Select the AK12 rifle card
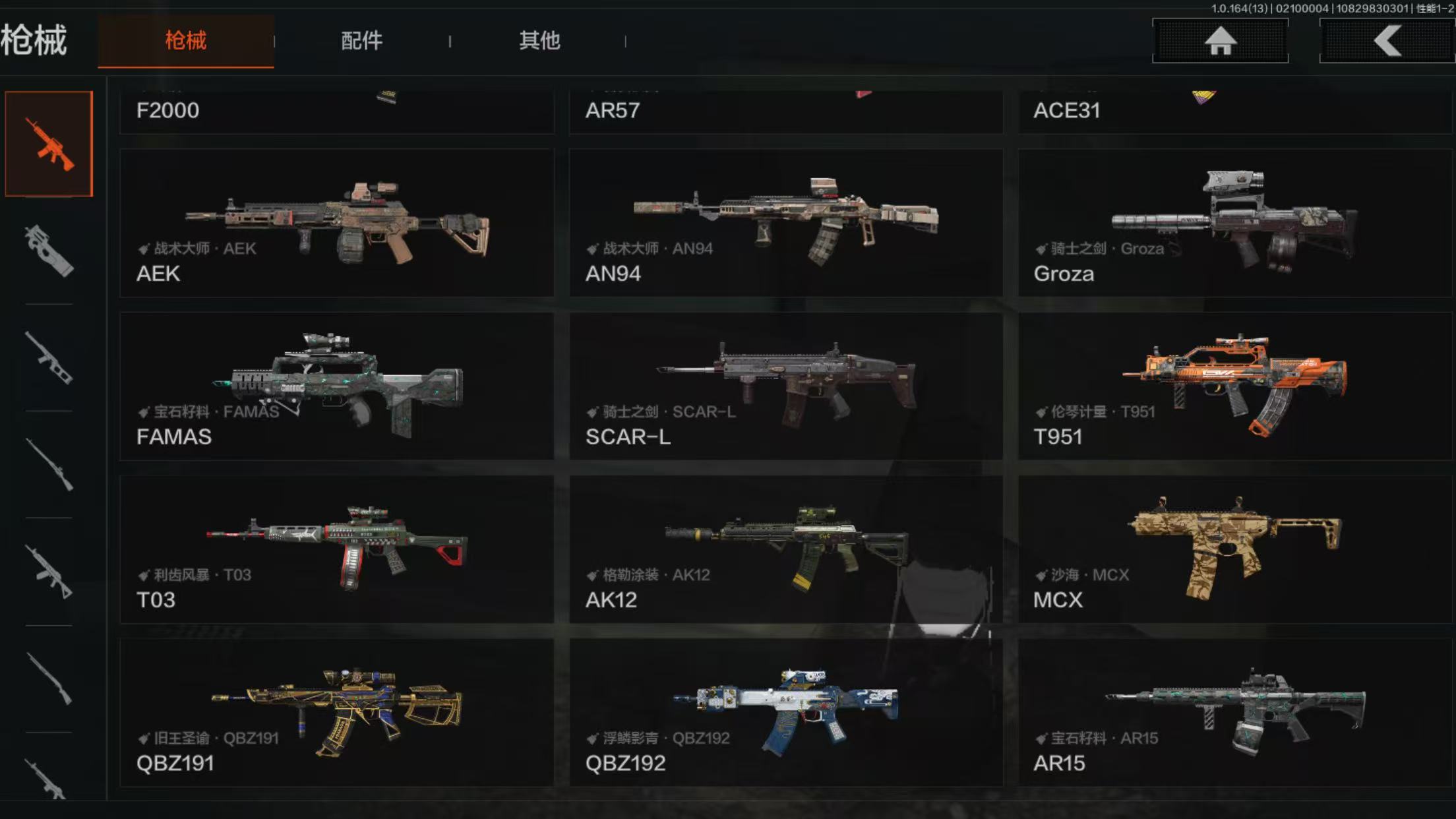This screenshot has width=1456, height=819. pos(785,549)
